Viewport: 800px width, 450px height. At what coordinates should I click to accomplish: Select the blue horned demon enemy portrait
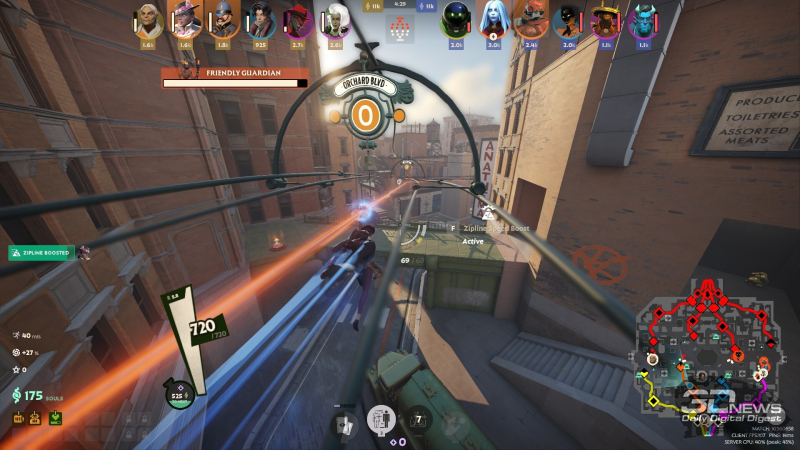[x=641, y=19]
